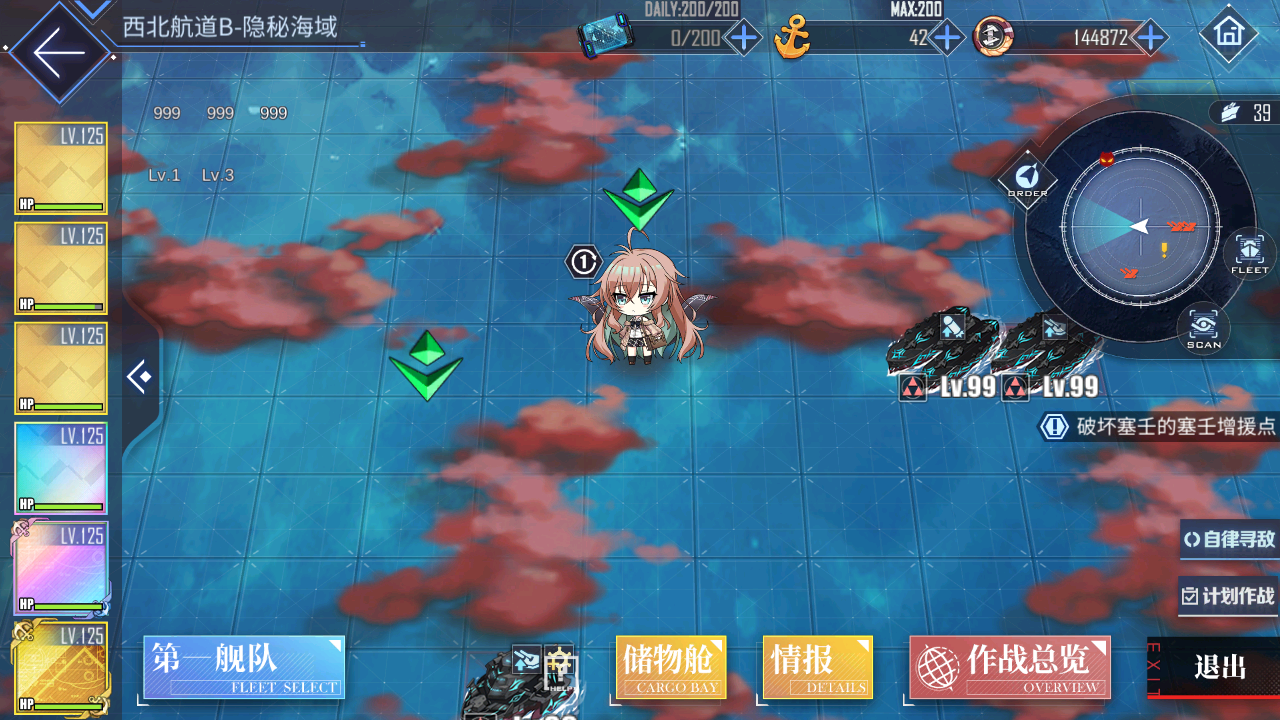Viewport: 1280px width, 720px height.
Task: Open 第一舰队 Fleet Select
Action: pyautogui.click(x=244, y=667)
